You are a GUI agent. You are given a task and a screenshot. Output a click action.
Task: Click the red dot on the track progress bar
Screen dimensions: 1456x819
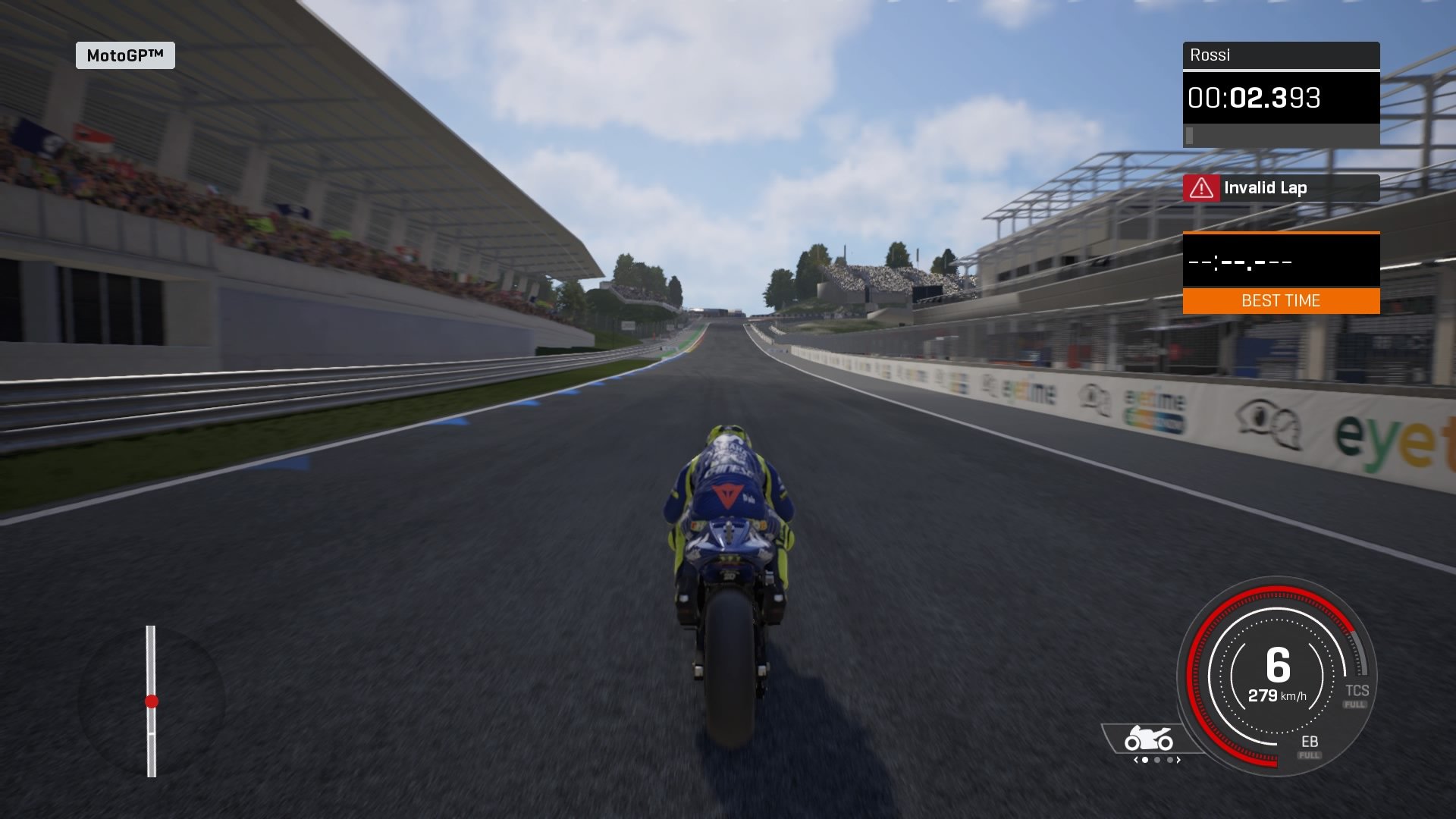[152, 701]
